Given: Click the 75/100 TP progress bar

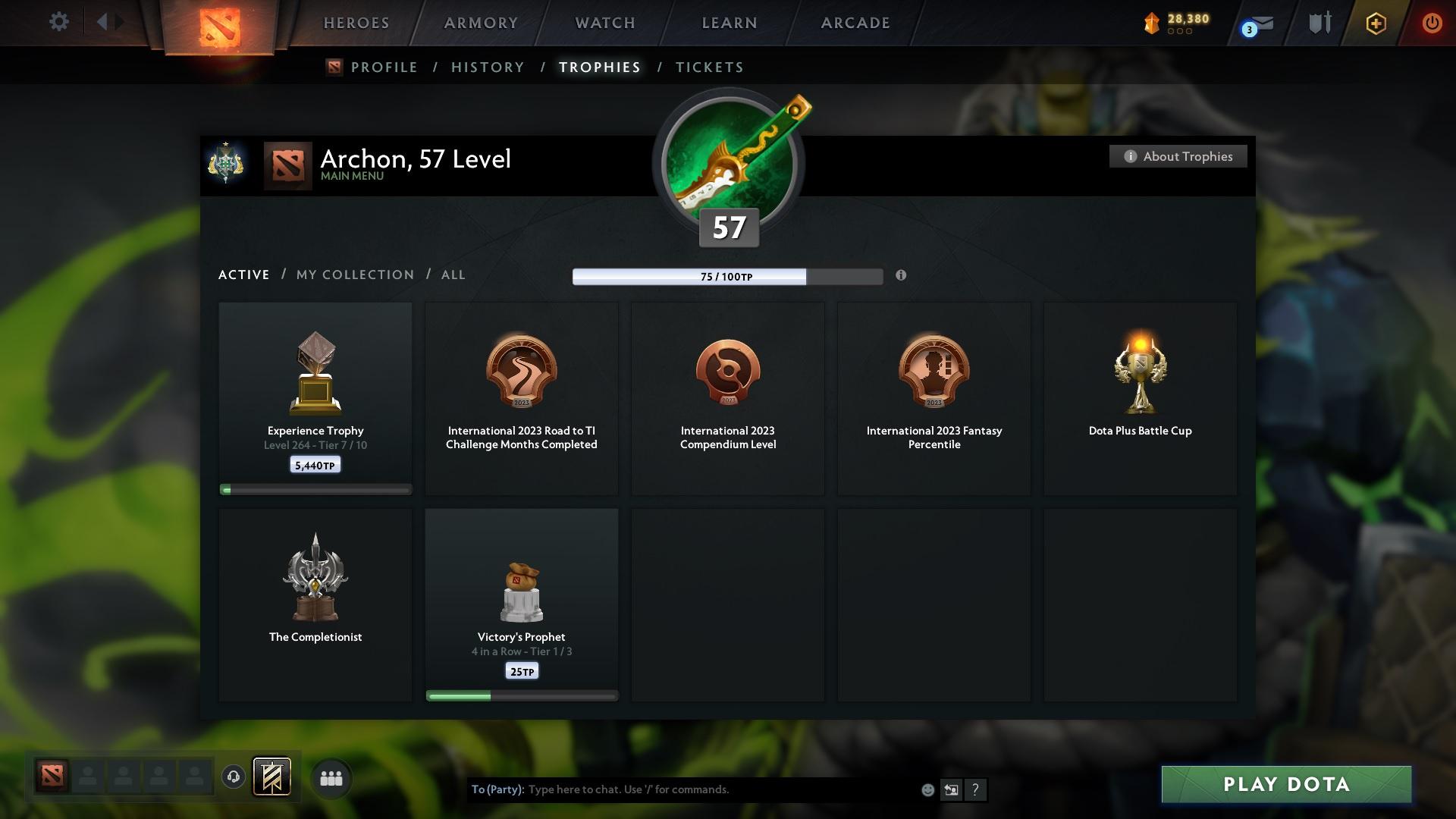Looking at the screenshot, I should click(727, 277).
